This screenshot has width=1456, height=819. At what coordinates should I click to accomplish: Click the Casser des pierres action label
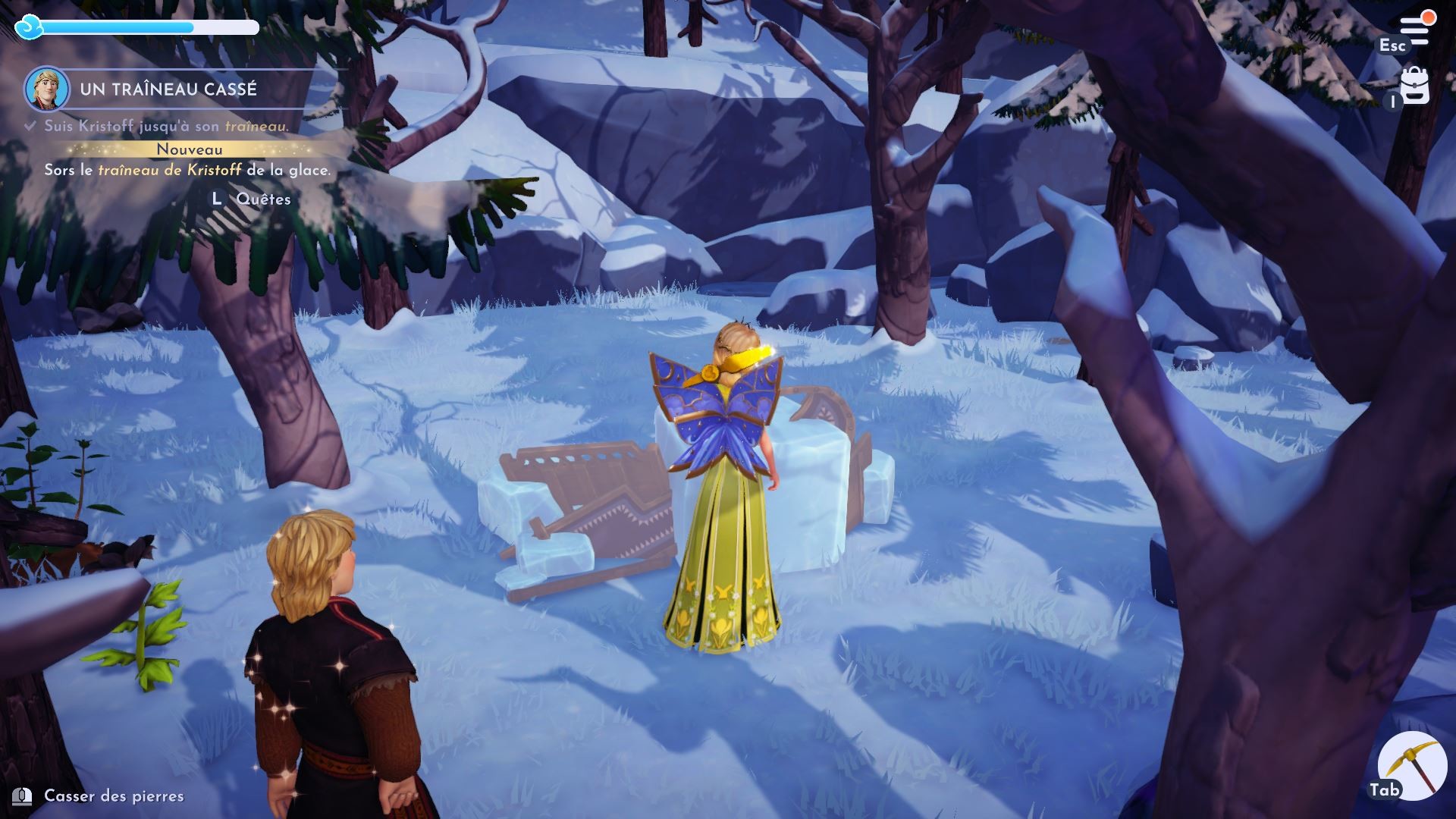coord(112,796)
